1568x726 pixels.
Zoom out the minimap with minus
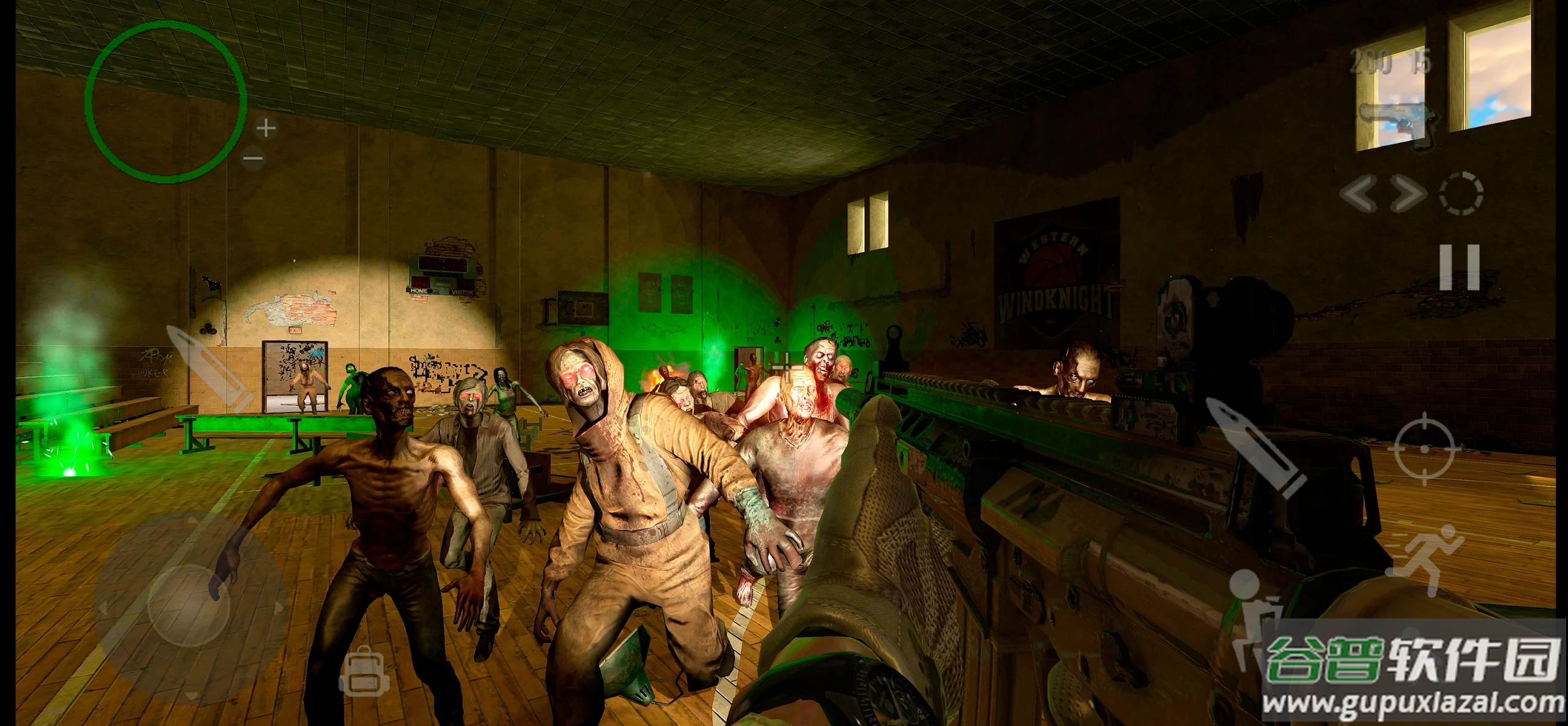[x=252, y=159]
